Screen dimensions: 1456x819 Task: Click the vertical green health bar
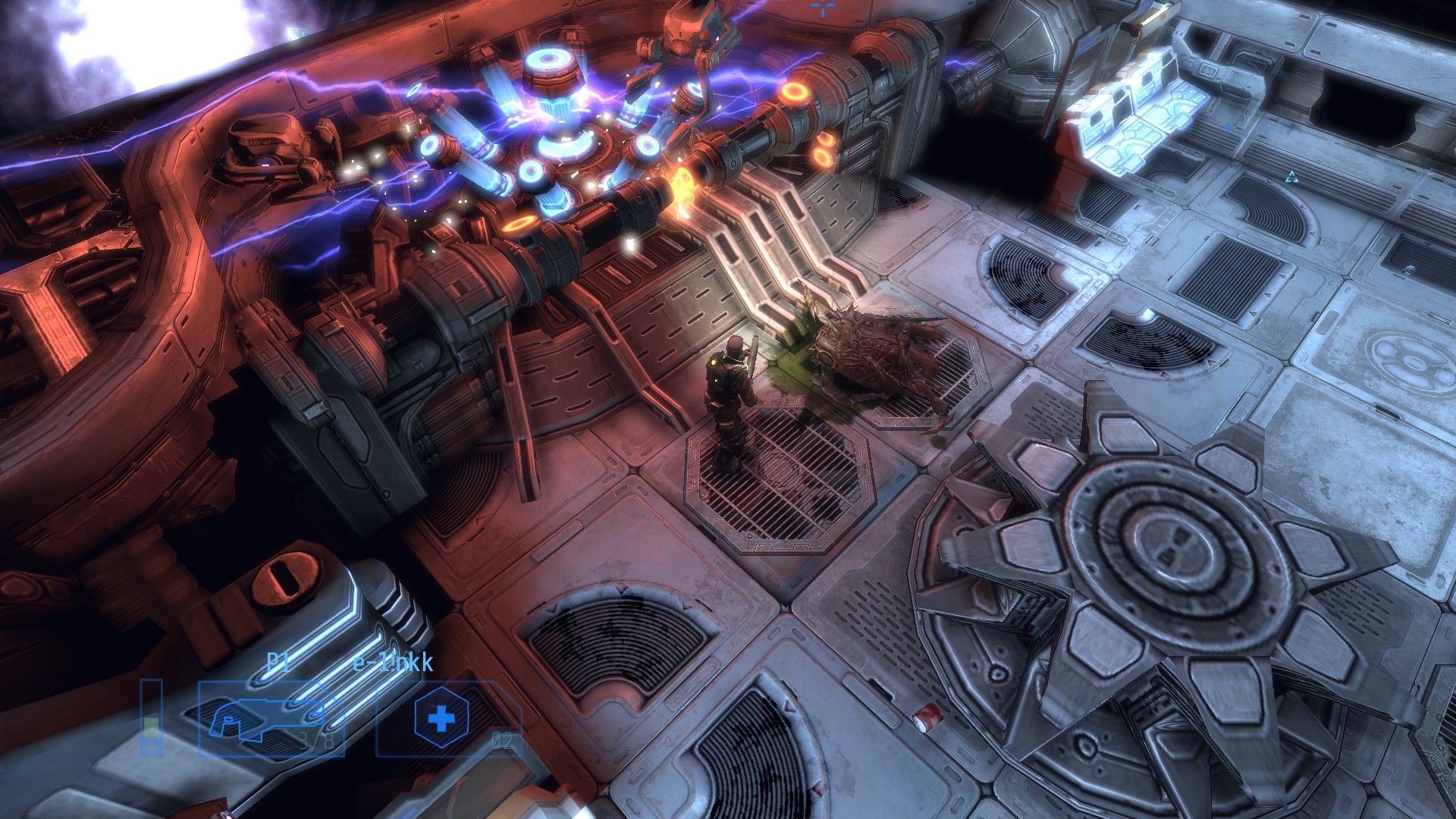pyautogui.click(x=152, y=726)
